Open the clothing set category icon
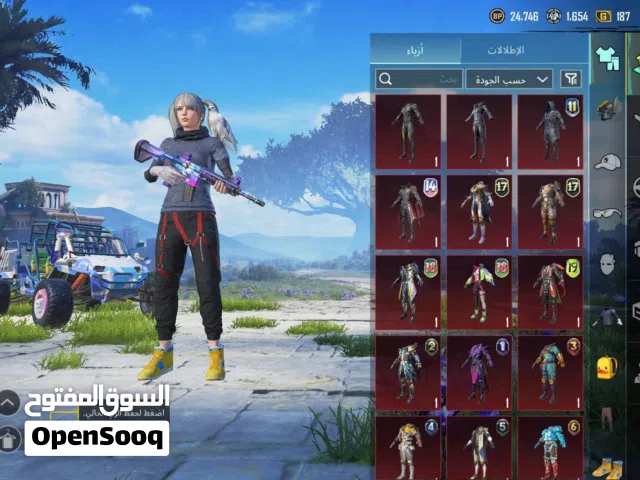The height and width of the screenshot is (480, 640). pyautogui.click(x=607, y=60)
